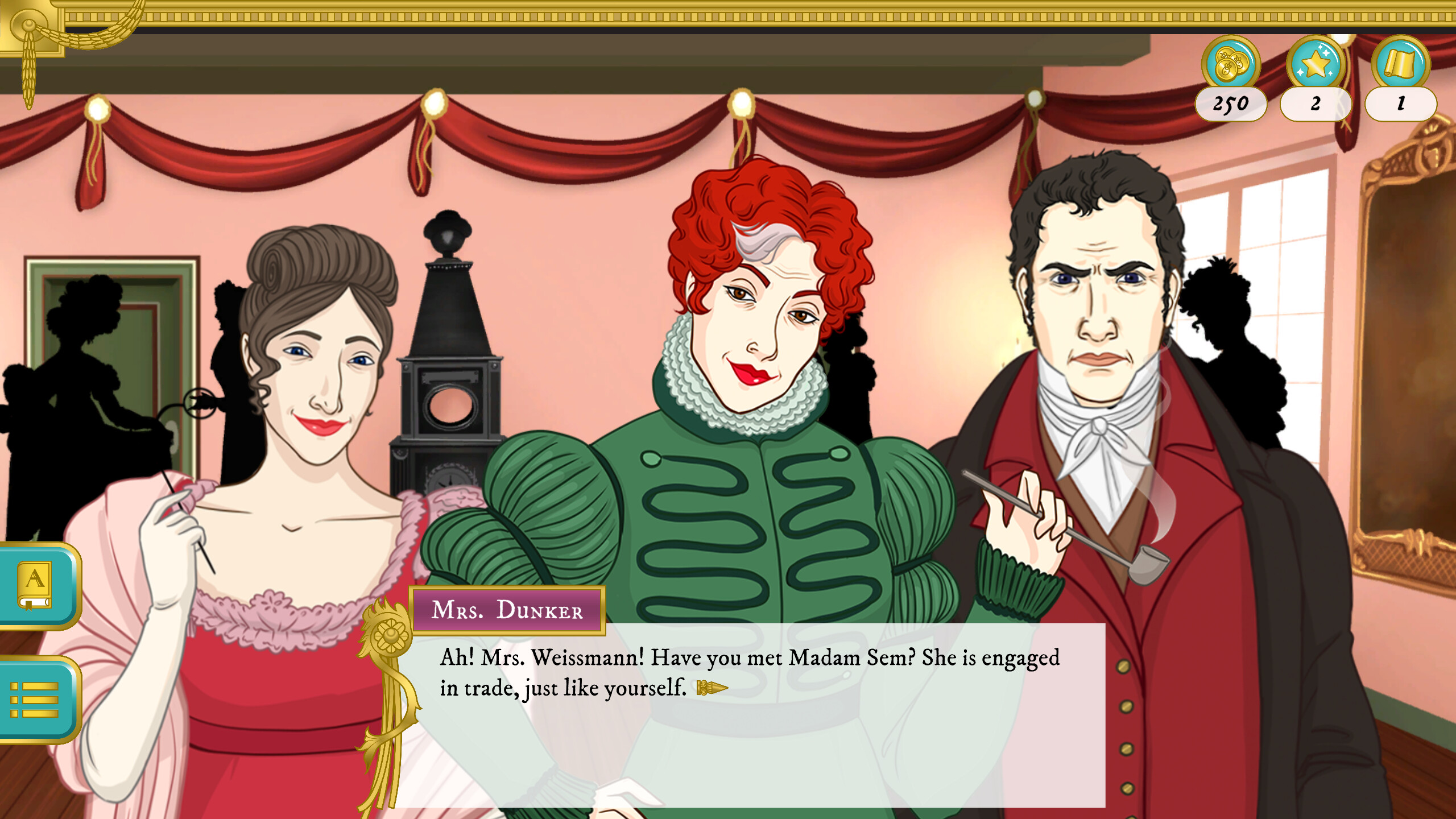Click the Mrs. Dunker name plate
Viewport: 1456px width, 819px height.
coord(506,610)
